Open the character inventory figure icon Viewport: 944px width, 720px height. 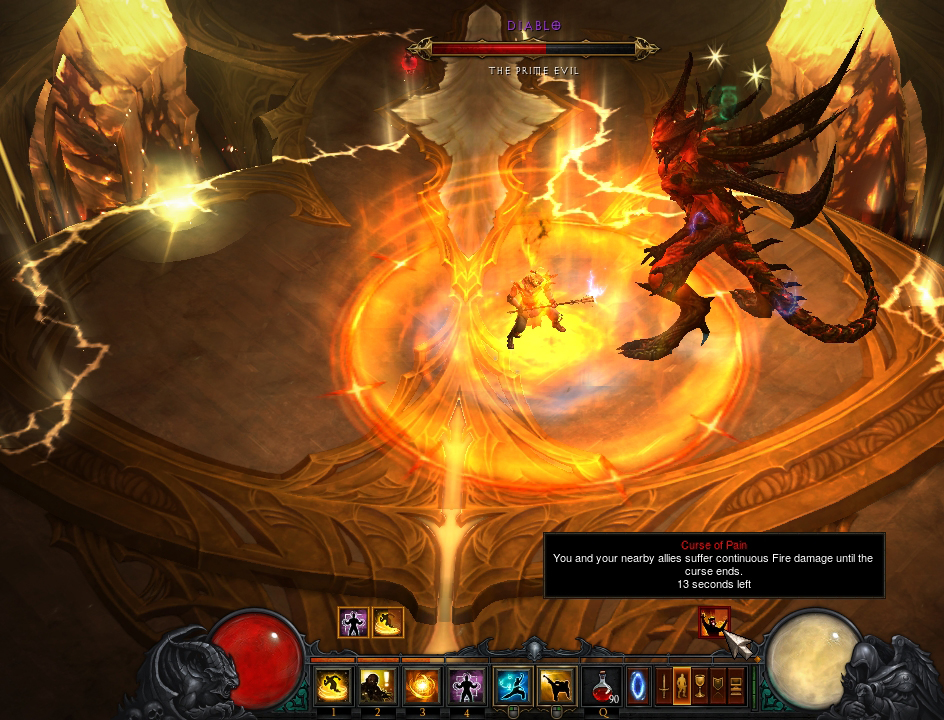682,686
